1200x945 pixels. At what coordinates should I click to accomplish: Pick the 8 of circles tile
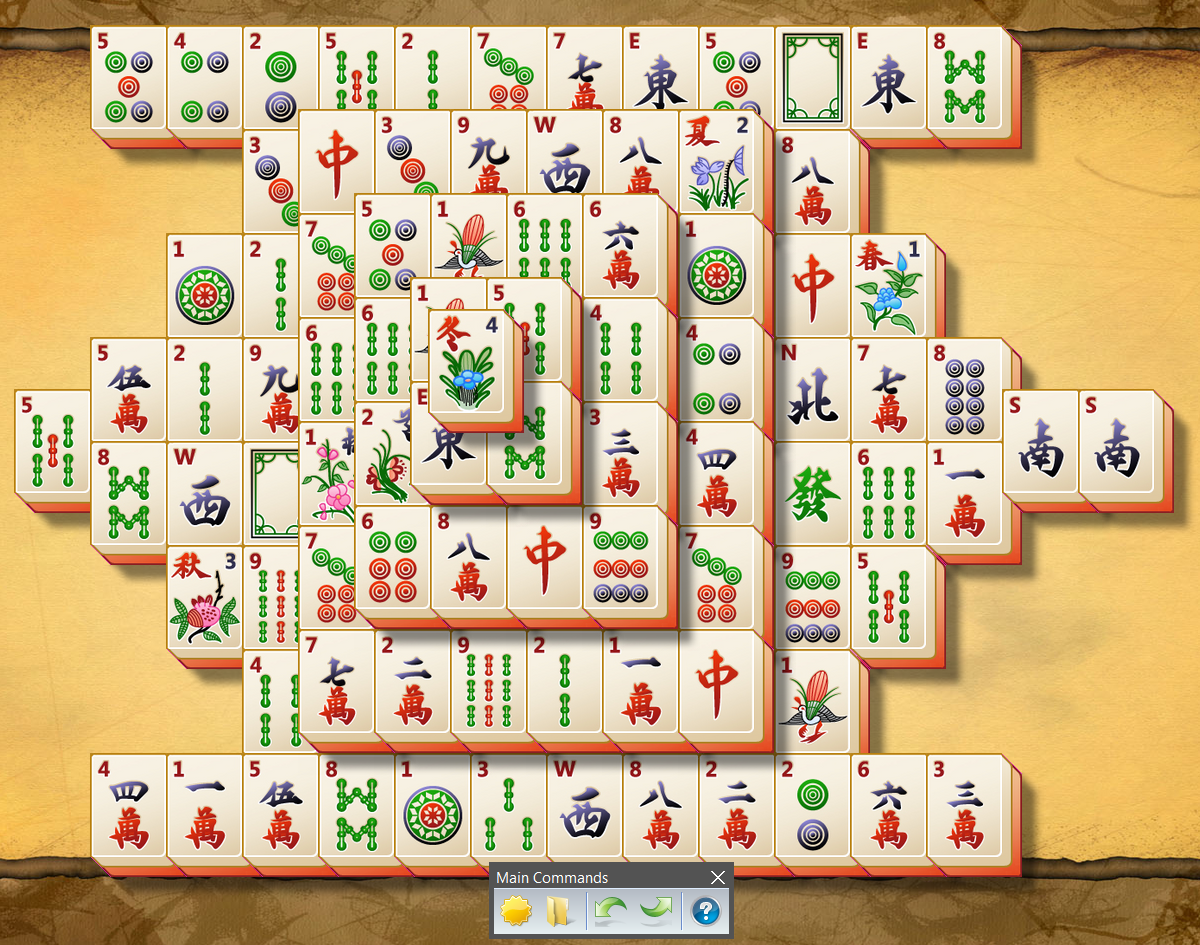pos(965,390)
